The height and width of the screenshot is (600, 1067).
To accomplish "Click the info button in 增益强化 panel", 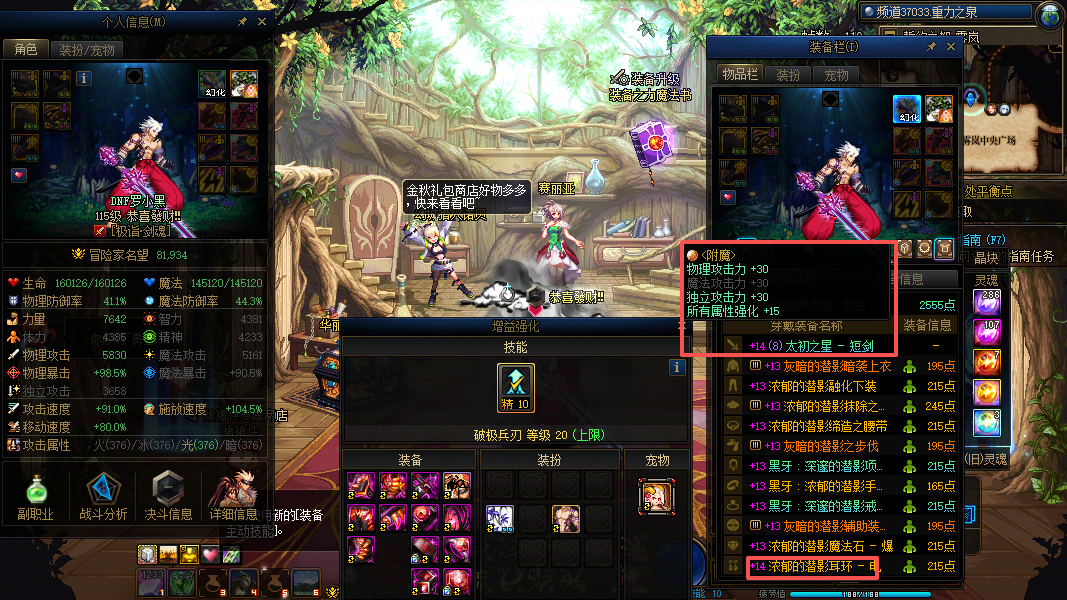I will 677,368.
